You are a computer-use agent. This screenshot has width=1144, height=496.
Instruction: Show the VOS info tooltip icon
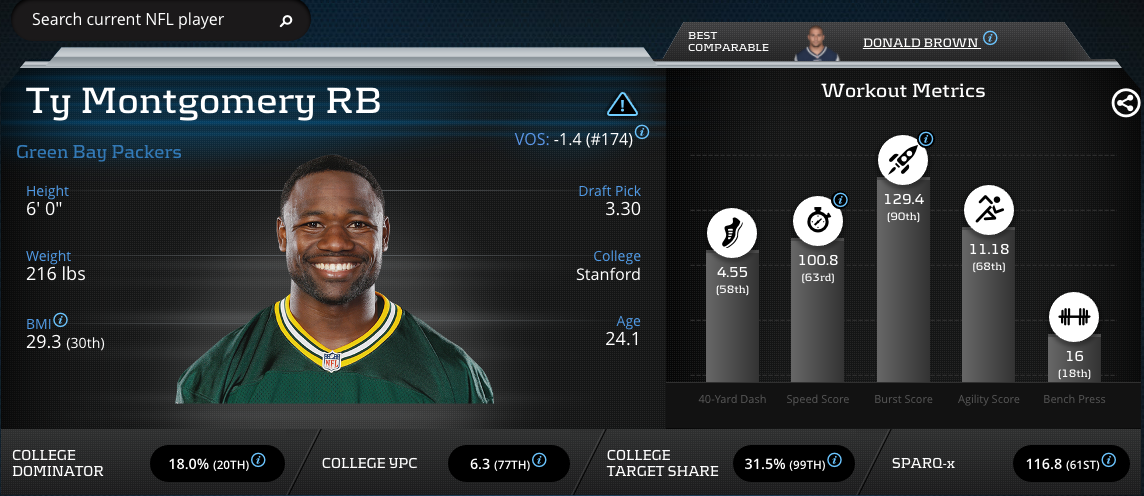point(642,131)
